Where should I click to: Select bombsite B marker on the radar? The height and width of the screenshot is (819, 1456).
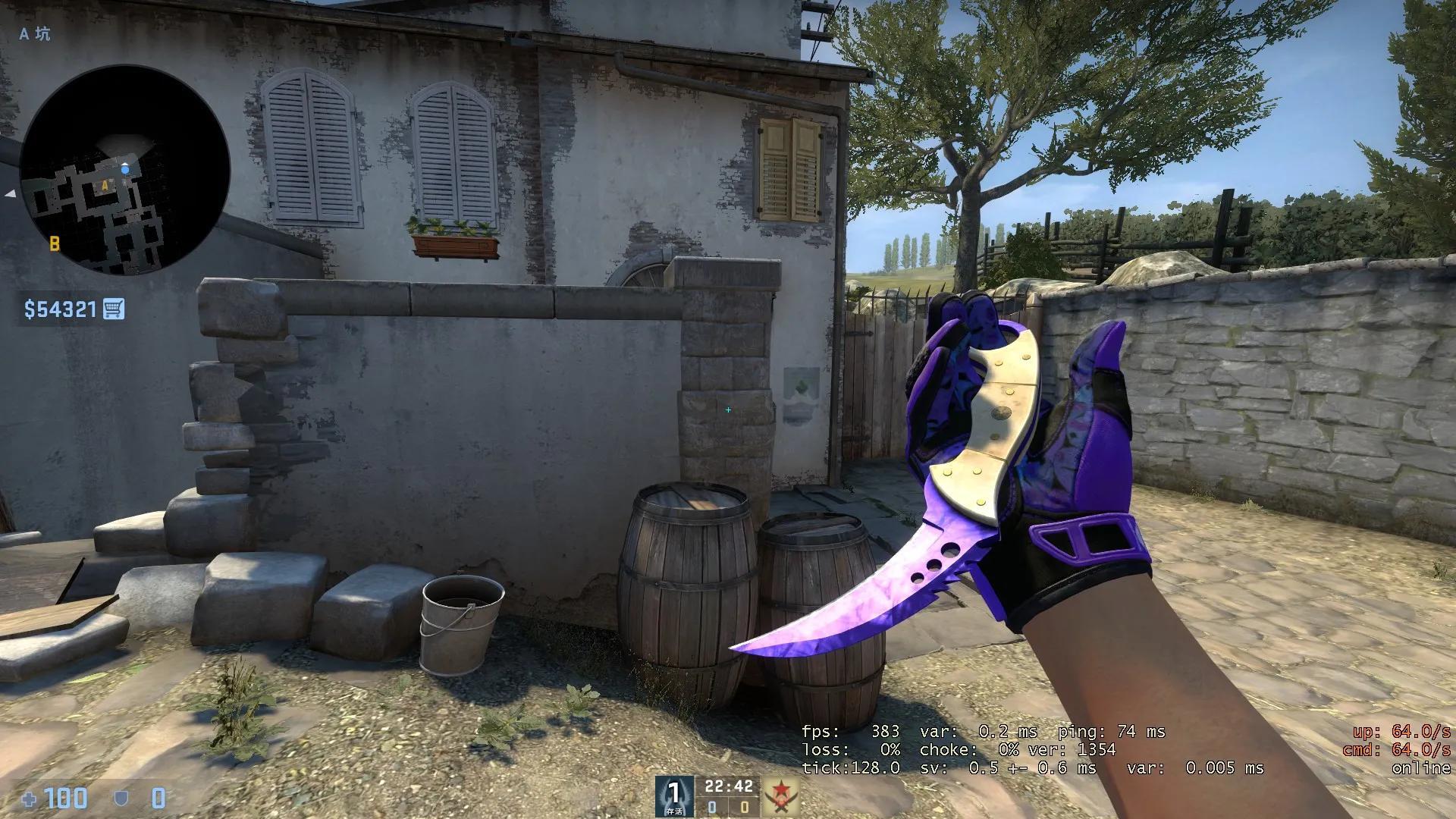(x=55, y=243)
